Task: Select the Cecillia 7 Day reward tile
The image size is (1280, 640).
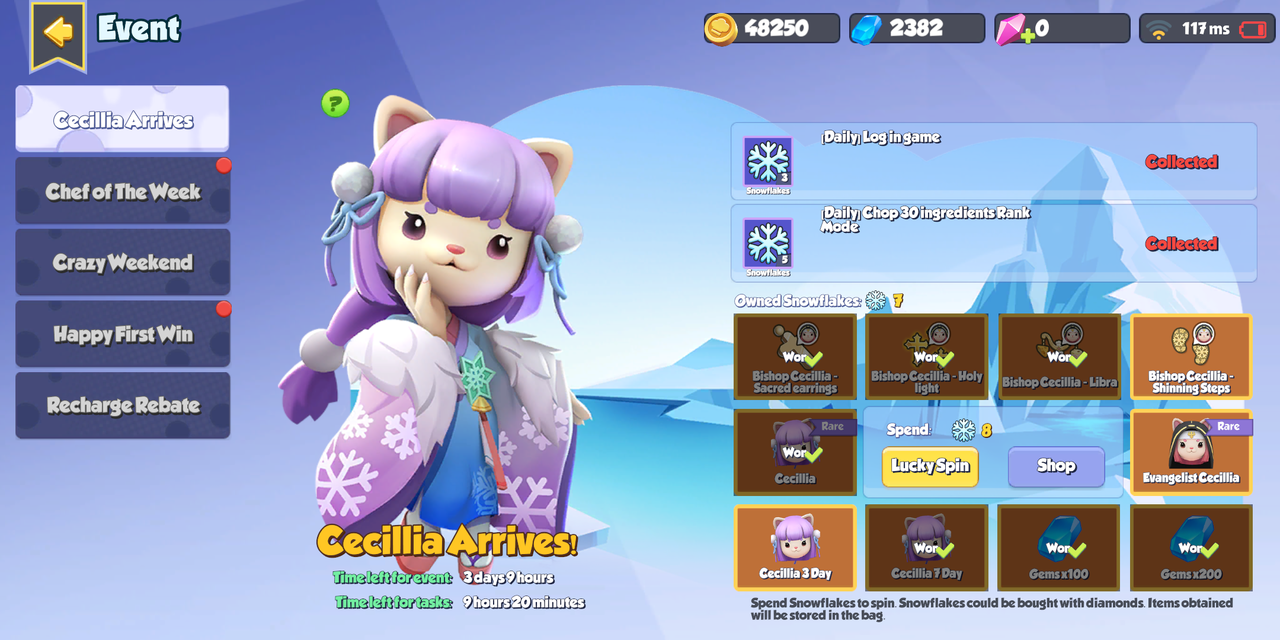Action: 927,547
